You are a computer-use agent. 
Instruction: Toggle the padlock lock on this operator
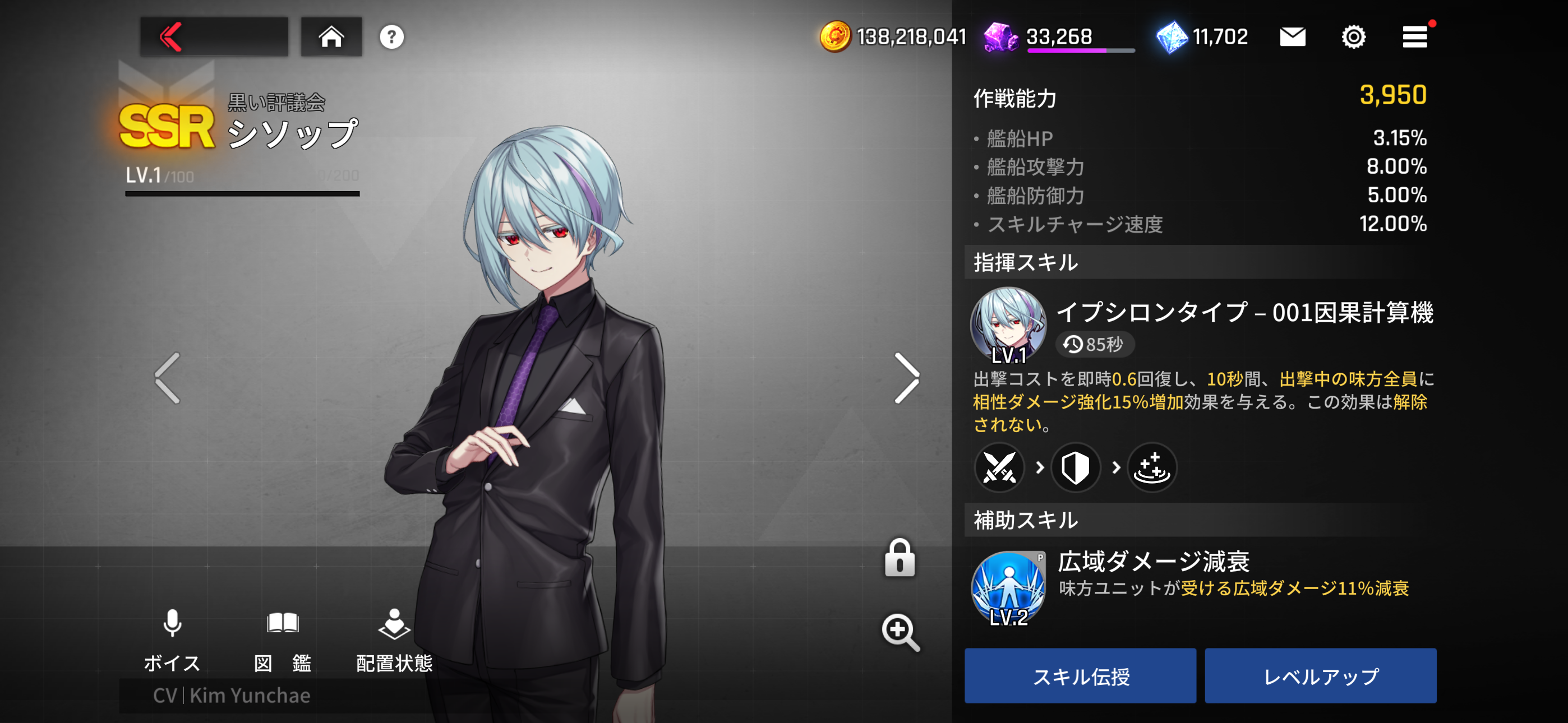899,558
